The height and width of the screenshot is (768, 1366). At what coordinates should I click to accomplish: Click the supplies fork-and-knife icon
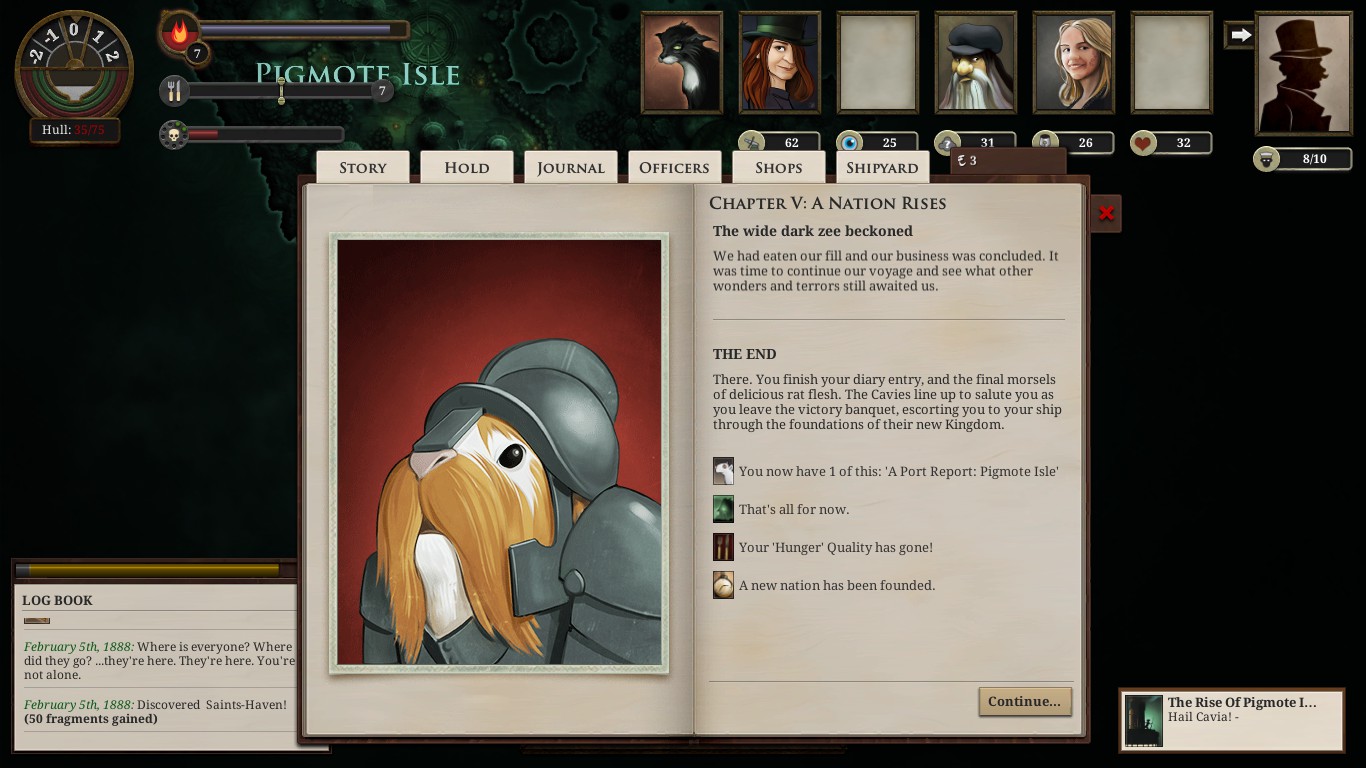pyautogui.click(x=175, y=90)
